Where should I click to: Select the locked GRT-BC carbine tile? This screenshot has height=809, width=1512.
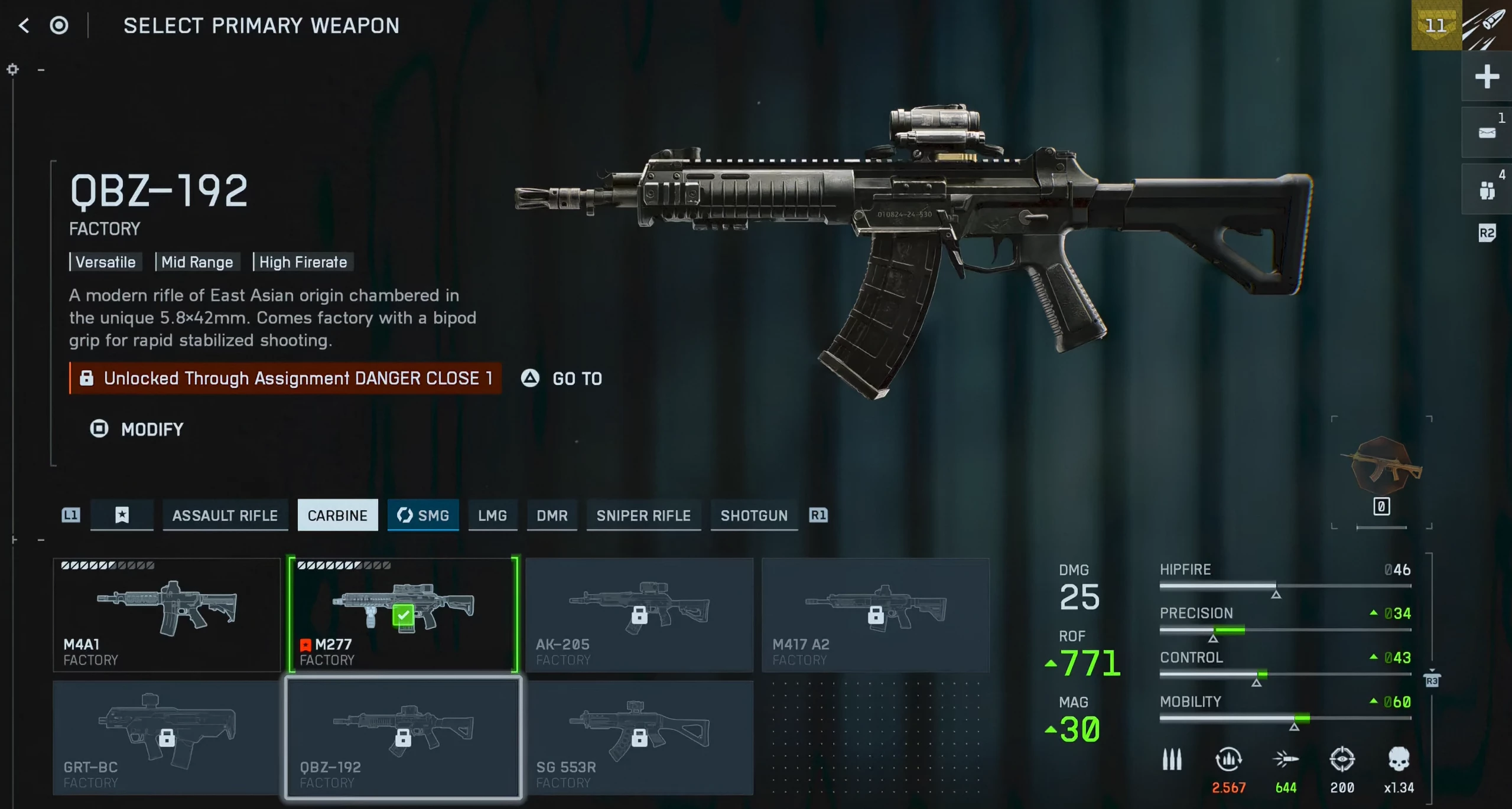167,738
